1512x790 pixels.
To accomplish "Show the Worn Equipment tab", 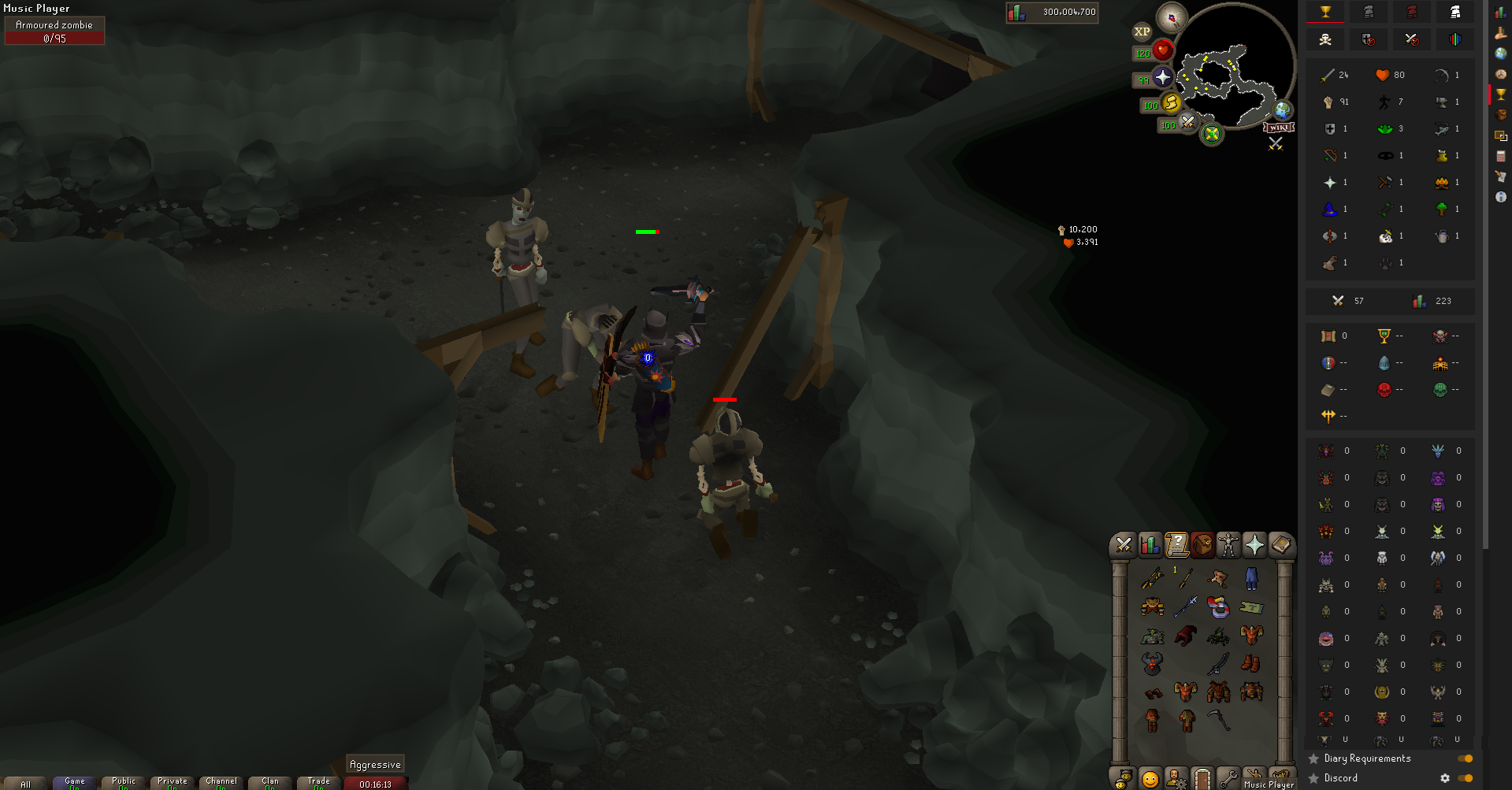I will pos(1228,545).
